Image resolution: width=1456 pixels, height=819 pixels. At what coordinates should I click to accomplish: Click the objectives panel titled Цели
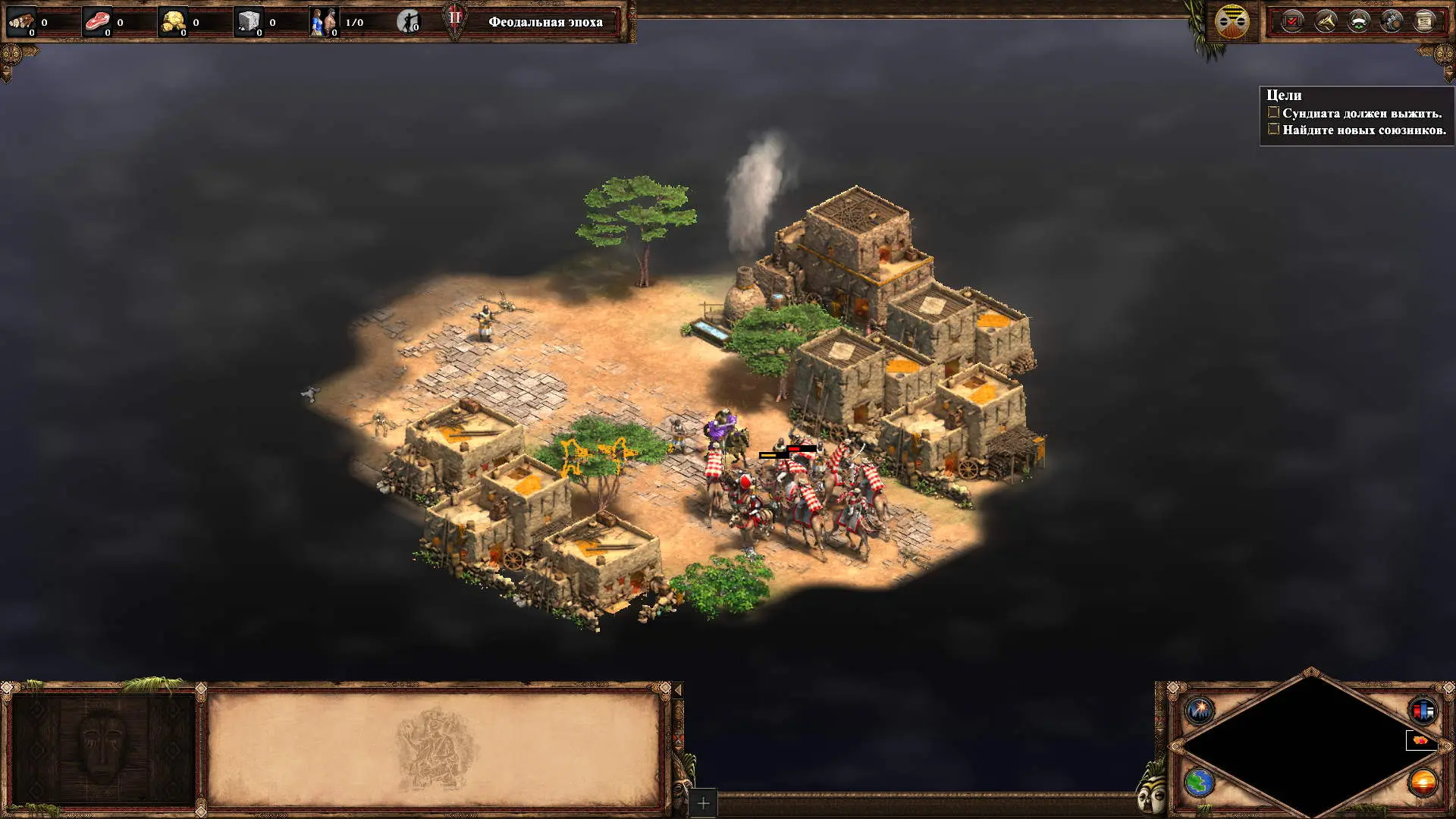(1356, 114)
